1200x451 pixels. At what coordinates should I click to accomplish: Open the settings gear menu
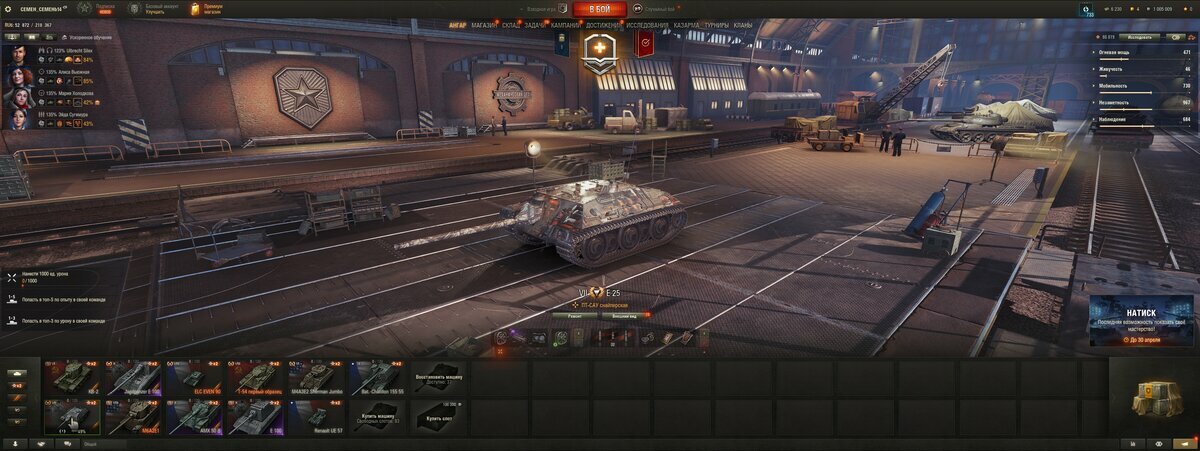coord(9,9)
